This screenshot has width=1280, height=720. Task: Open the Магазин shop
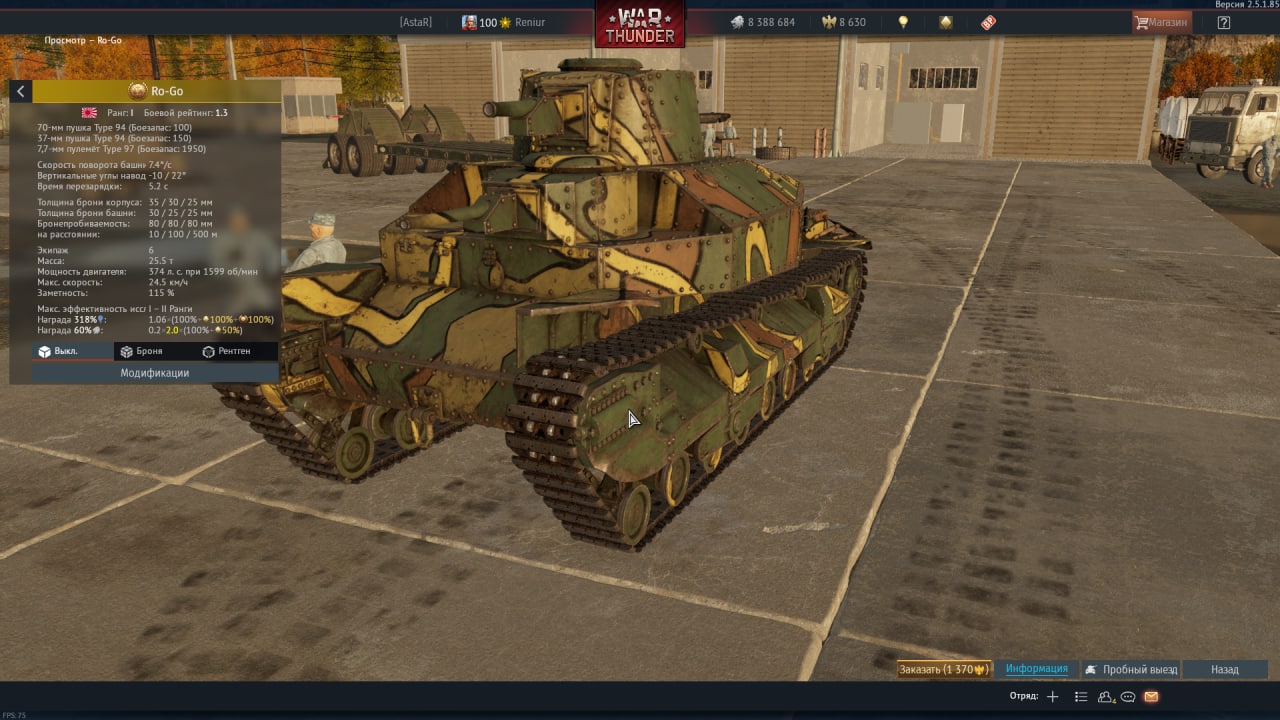pos(1160,22)
